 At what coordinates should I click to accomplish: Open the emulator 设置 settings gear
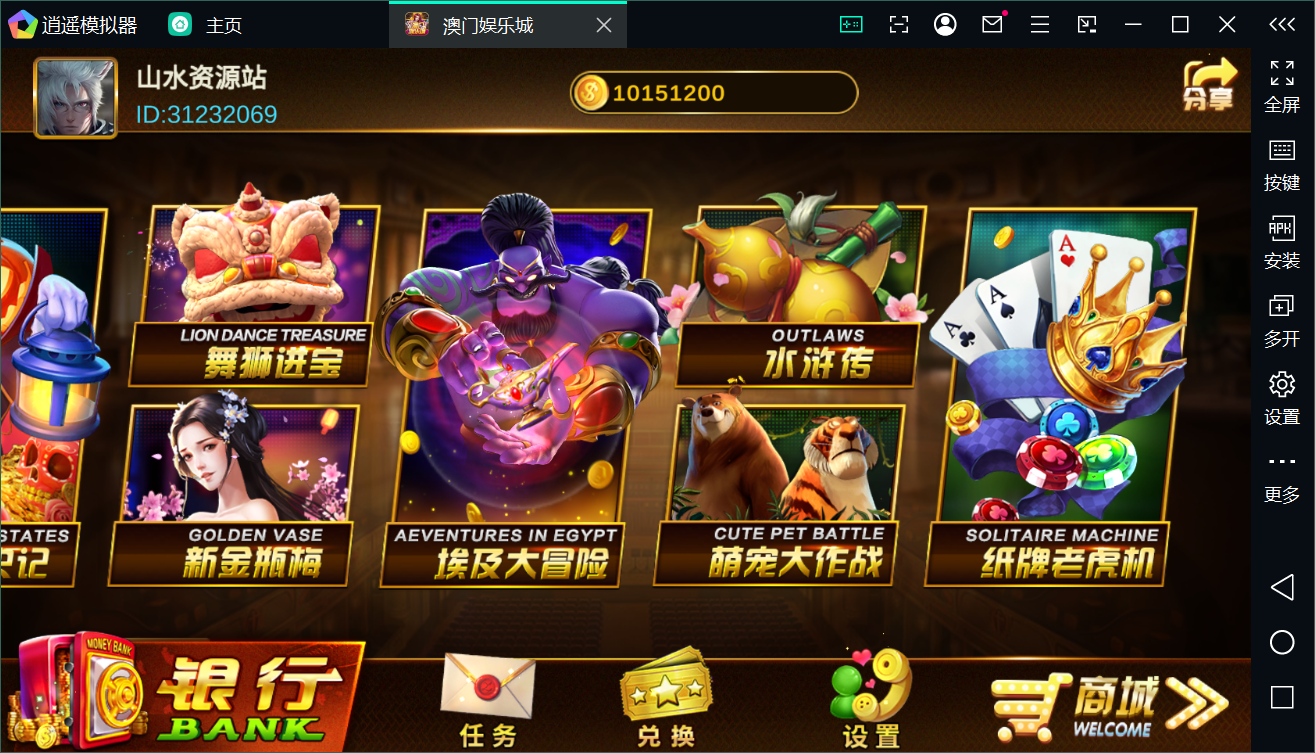pos(1281,384)
